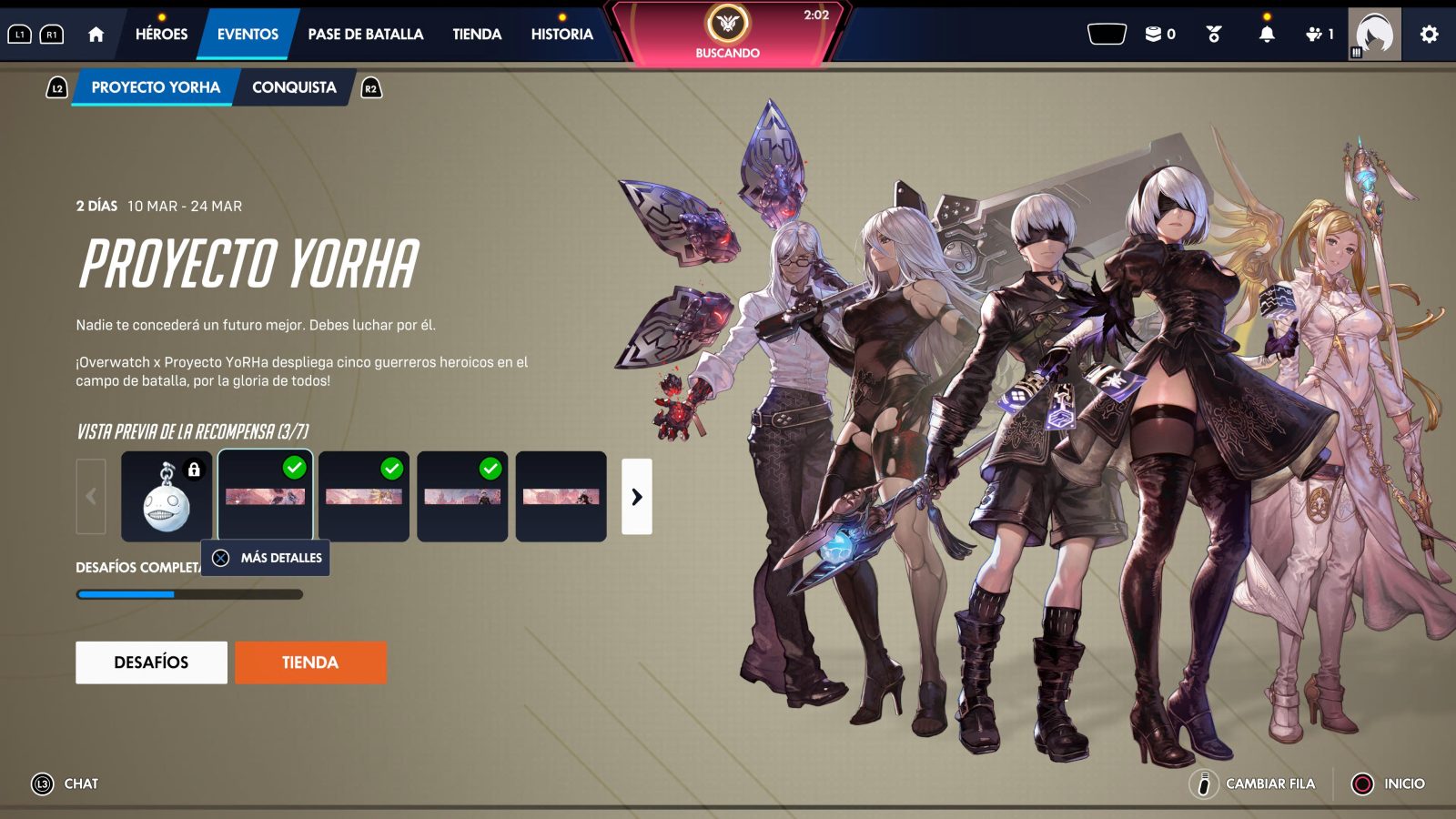This screenshot has width=1456, height=819.
Task: Open the PASE DE BATALLA menu
Action: point(365,33)
